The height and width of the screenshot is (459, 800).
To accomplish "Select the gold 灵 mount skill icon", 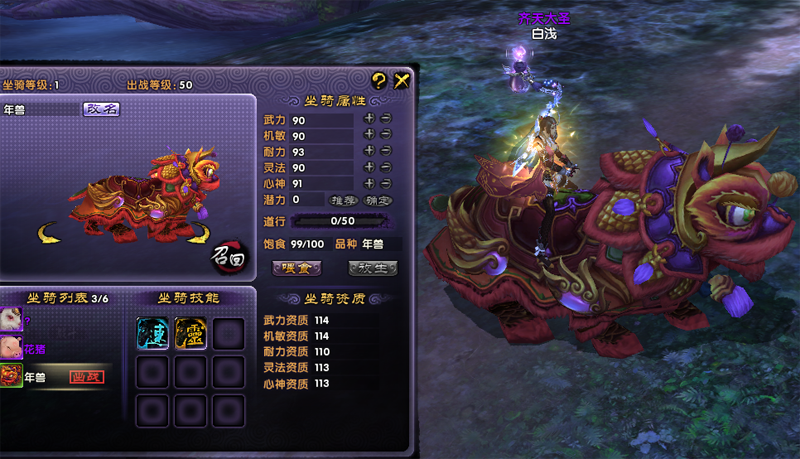I will (190, 333).
